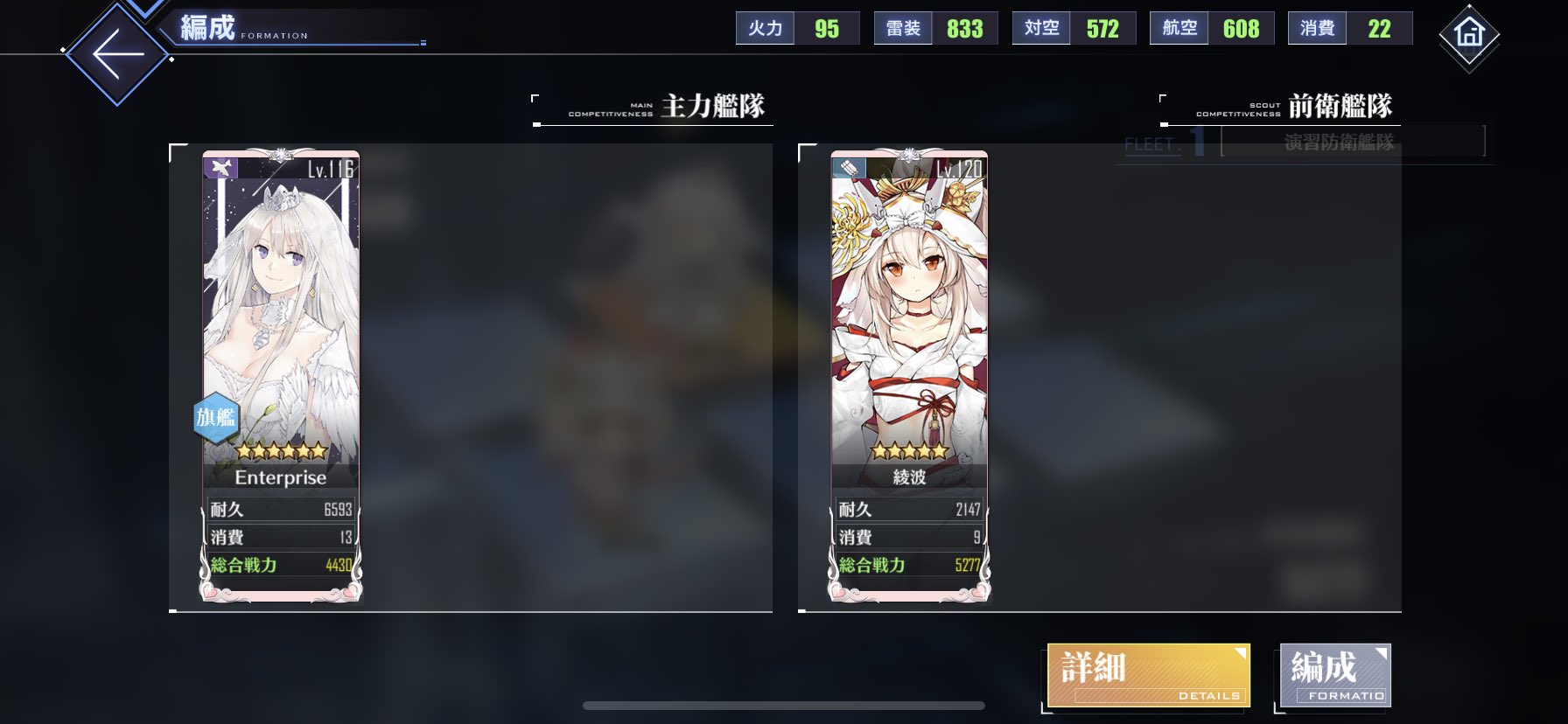The width and height of the screenshot is (1568, 724).
Task: Switch to the 主力艦隊 main fleet tab
Action: point(716,105)
